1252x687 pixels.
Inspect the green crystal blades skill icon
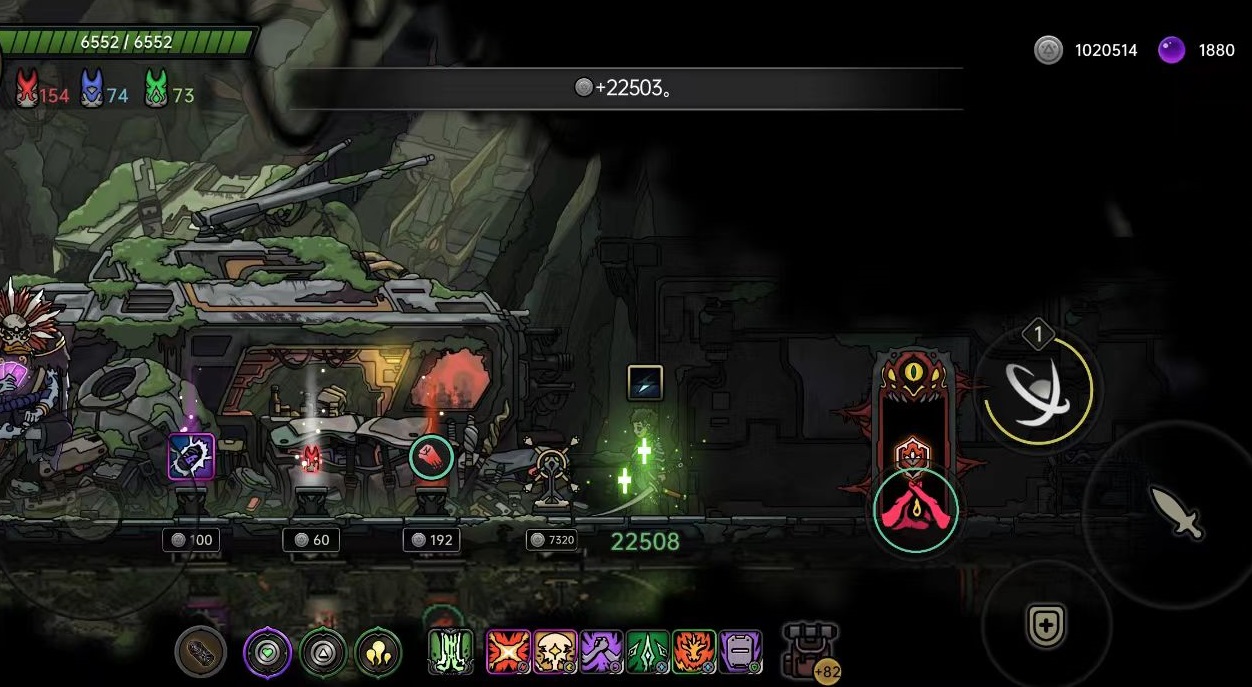[x=648, y=652]
